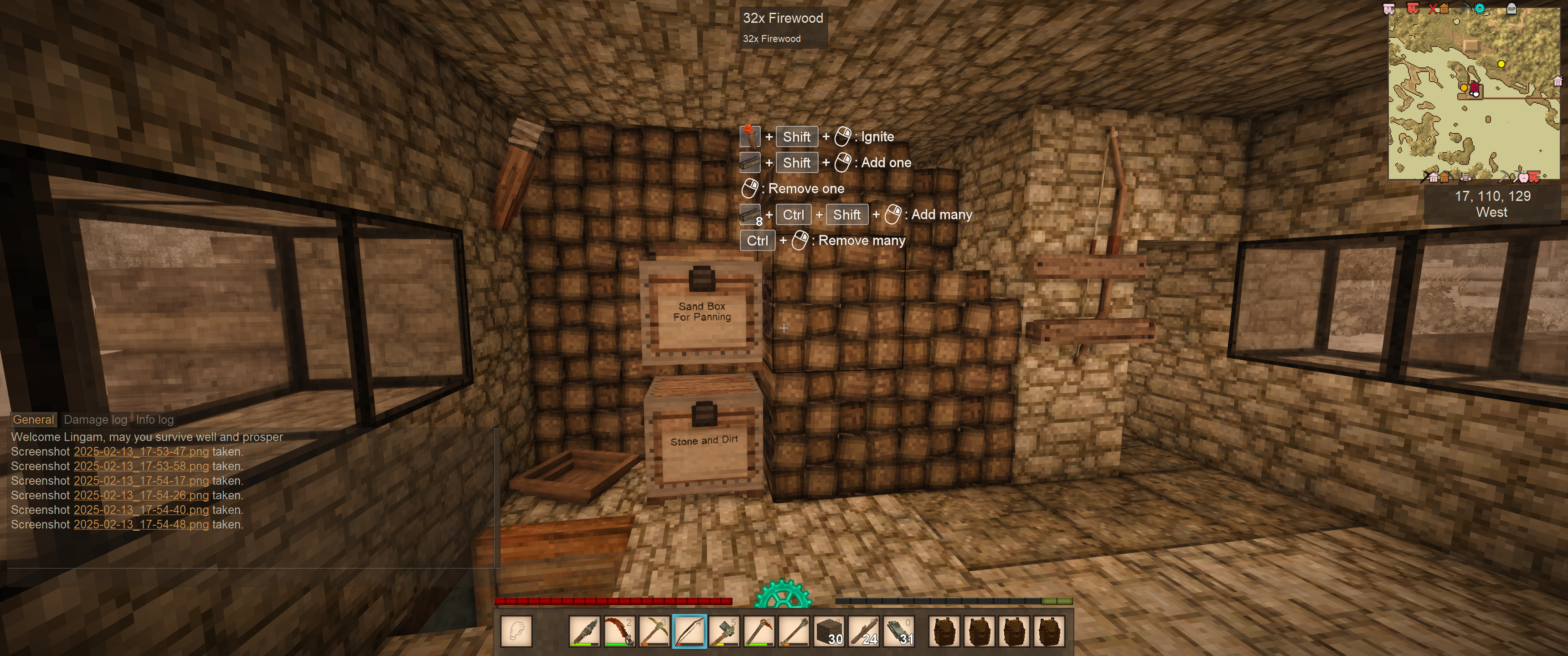This screenshot has width=1568, height=656.
Task: Open the Info log tab
Action: point(155,419)
